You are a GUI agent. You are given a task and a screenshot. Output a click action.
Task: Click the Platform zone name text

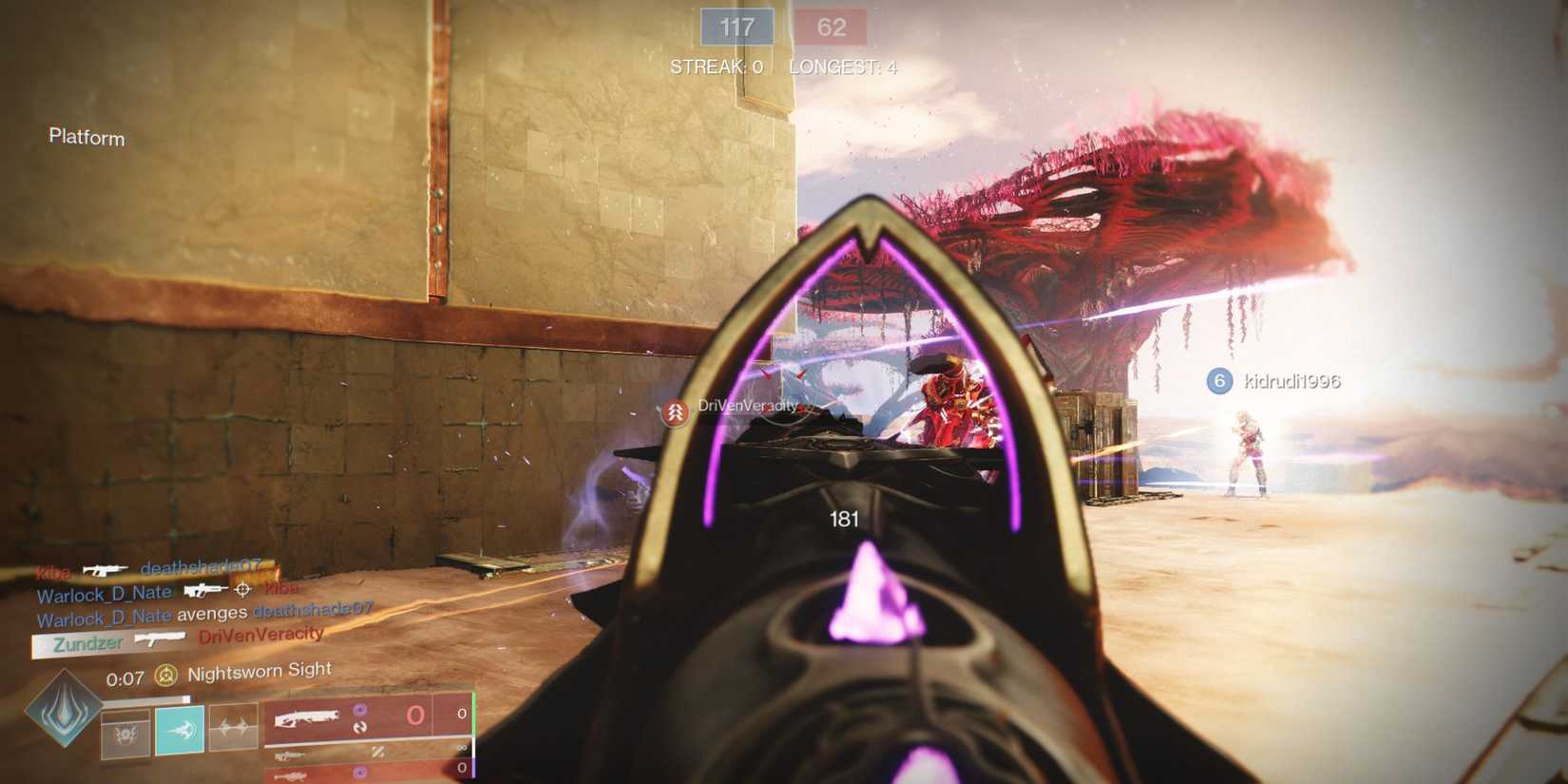click(86, 138)
